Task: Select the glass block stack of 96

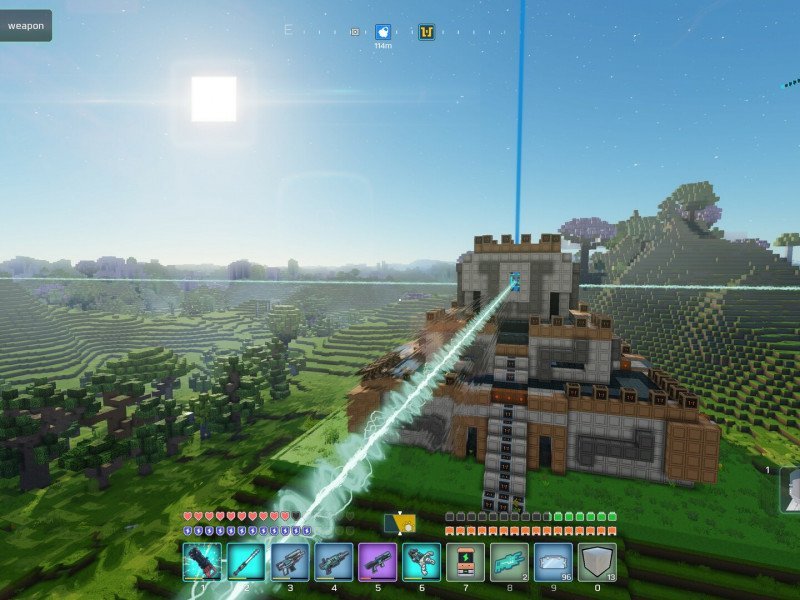Action: (554, 562)
